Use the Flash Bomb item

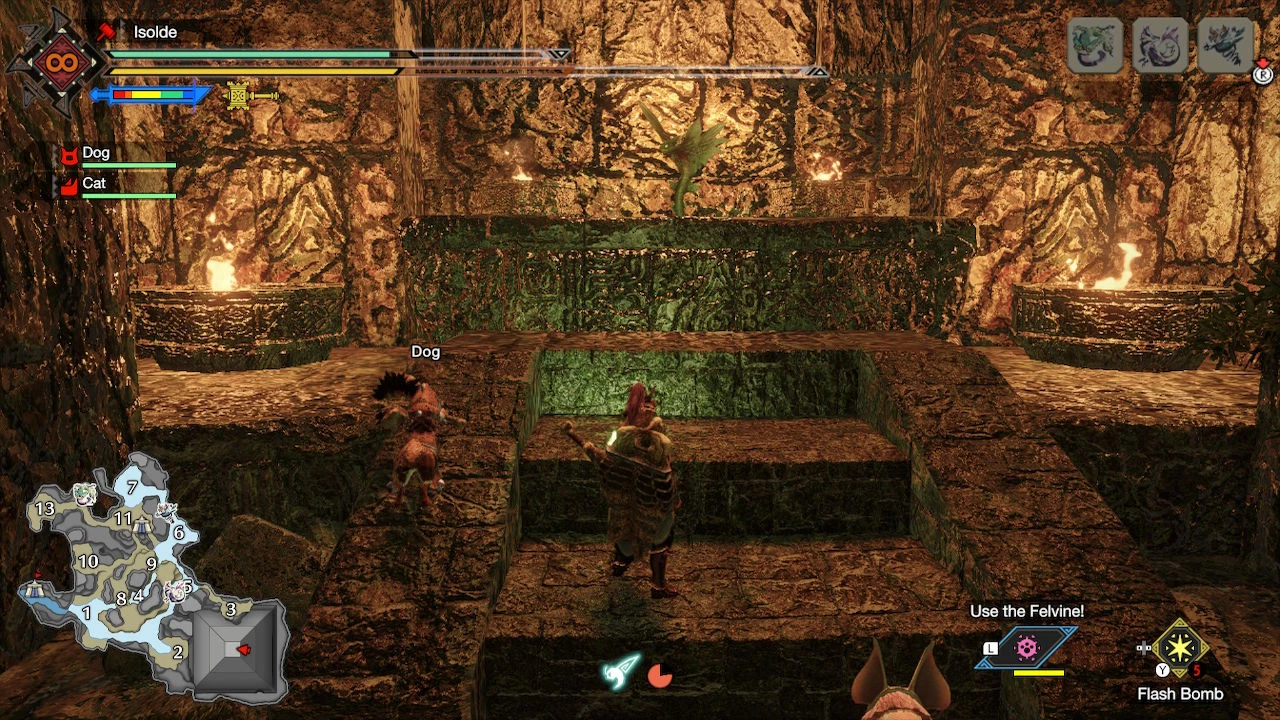pos(1180,650)
